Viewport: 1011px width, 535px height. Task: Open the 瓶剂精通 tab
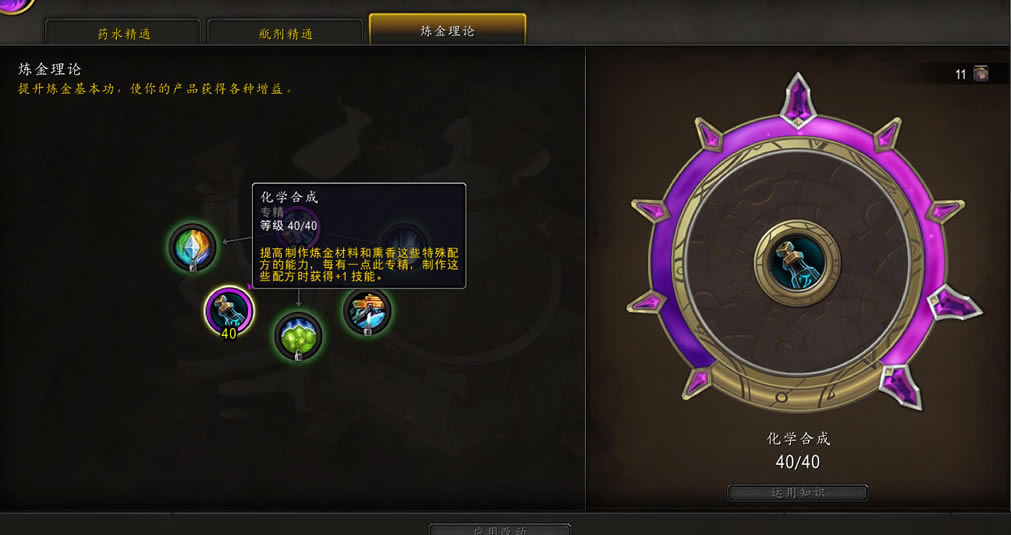point(284,33)
